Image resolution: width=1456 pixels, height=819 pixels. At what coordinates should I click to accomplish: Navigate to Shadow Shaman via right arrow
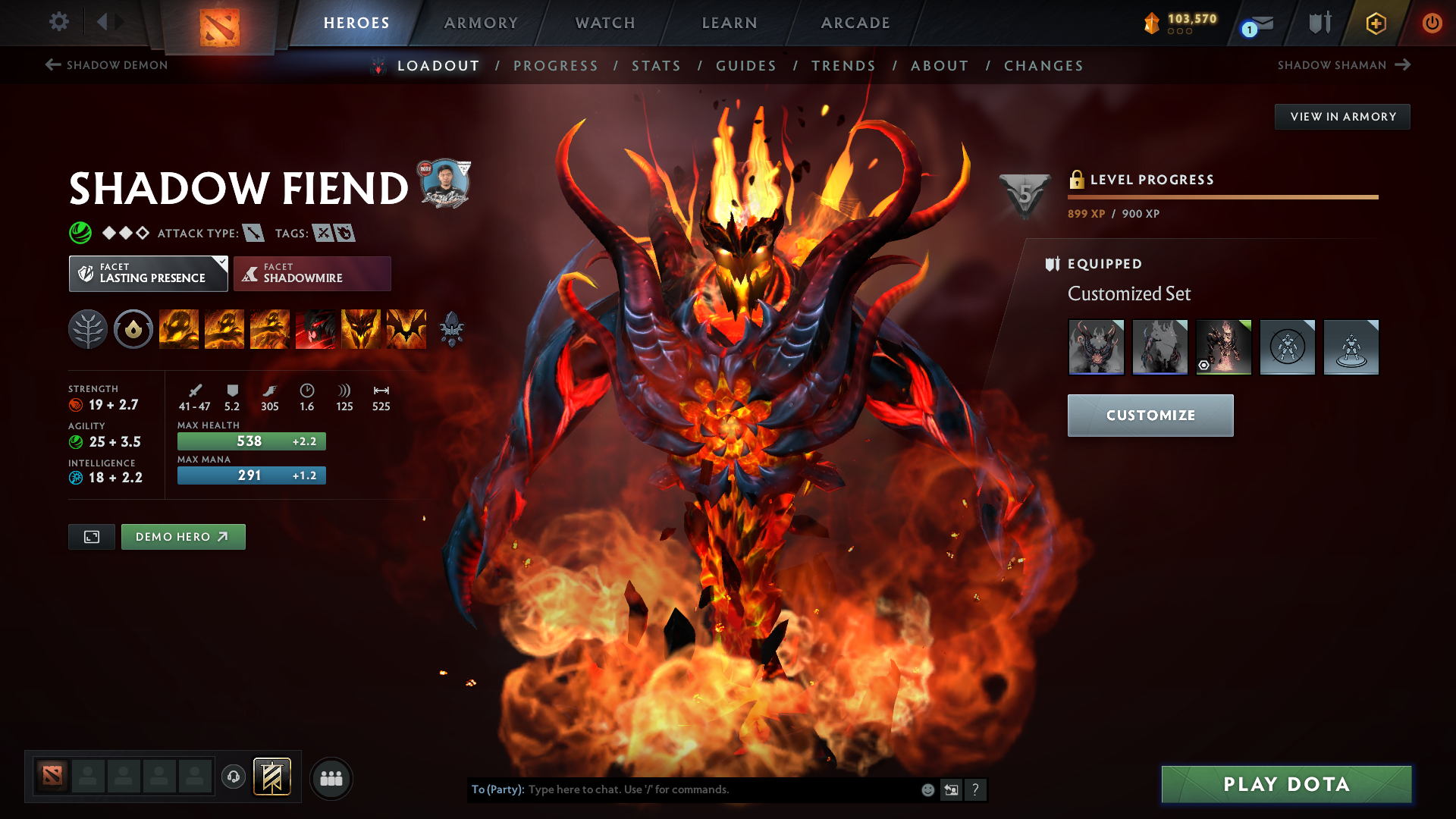(x=1404, y=65)
